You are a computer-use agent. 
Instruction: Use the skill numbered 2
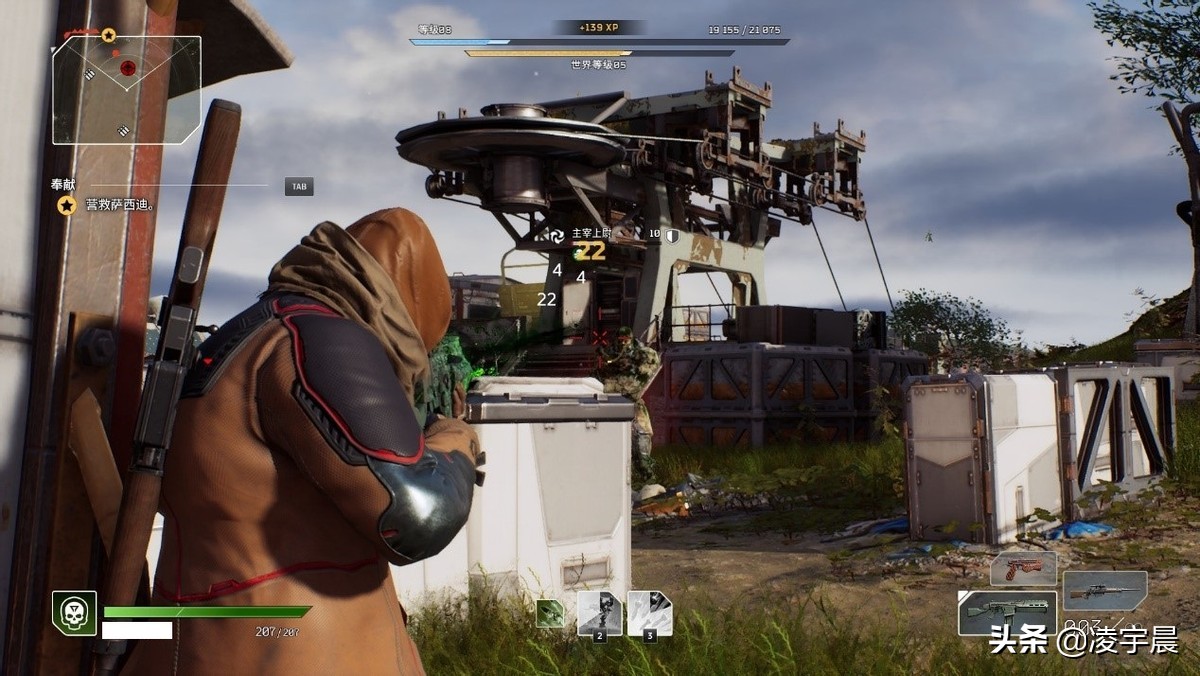tap(600, 613)
